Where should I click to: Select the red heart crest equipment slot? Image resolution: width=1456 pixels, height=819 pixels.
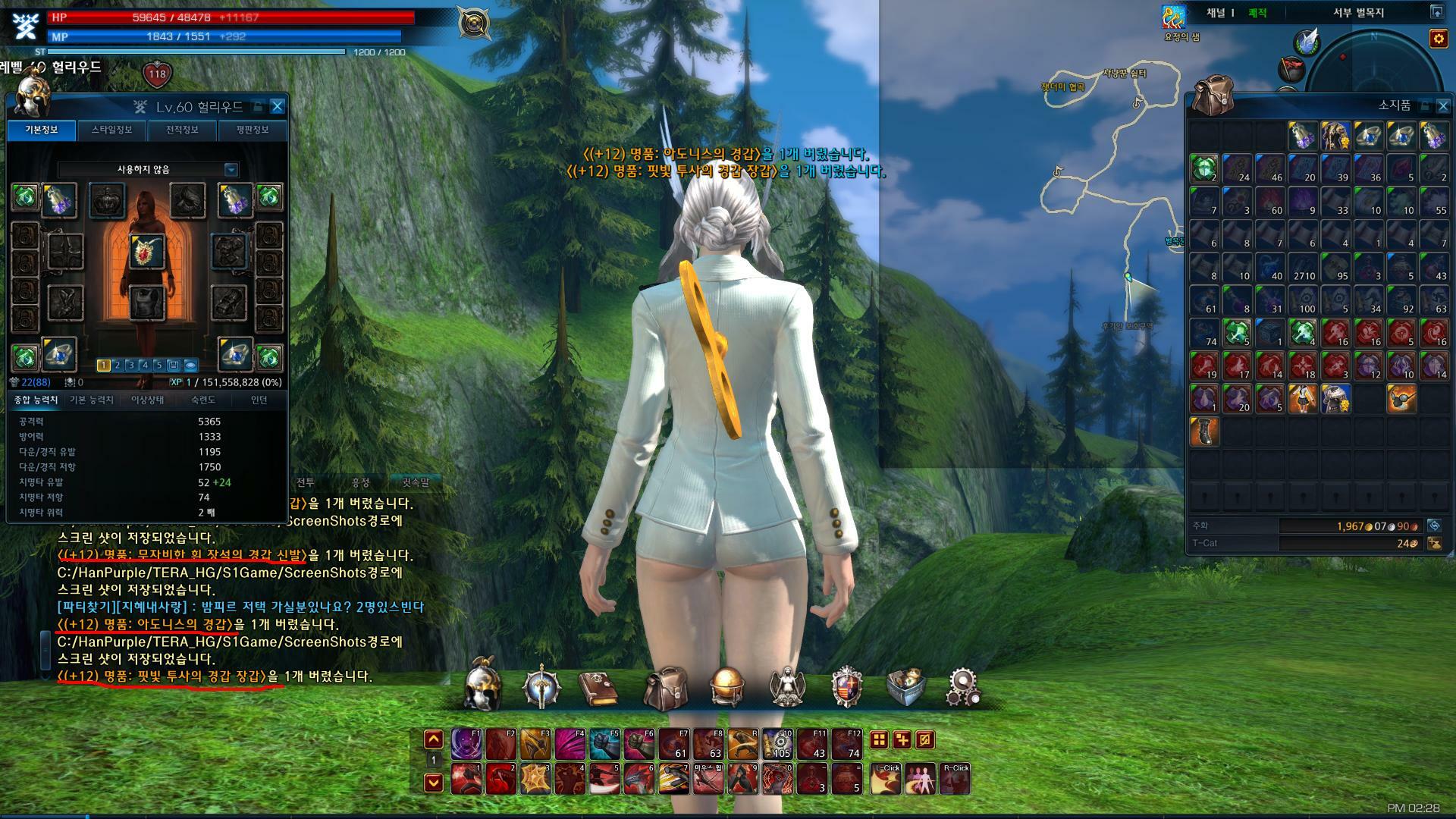coord(146,253)
